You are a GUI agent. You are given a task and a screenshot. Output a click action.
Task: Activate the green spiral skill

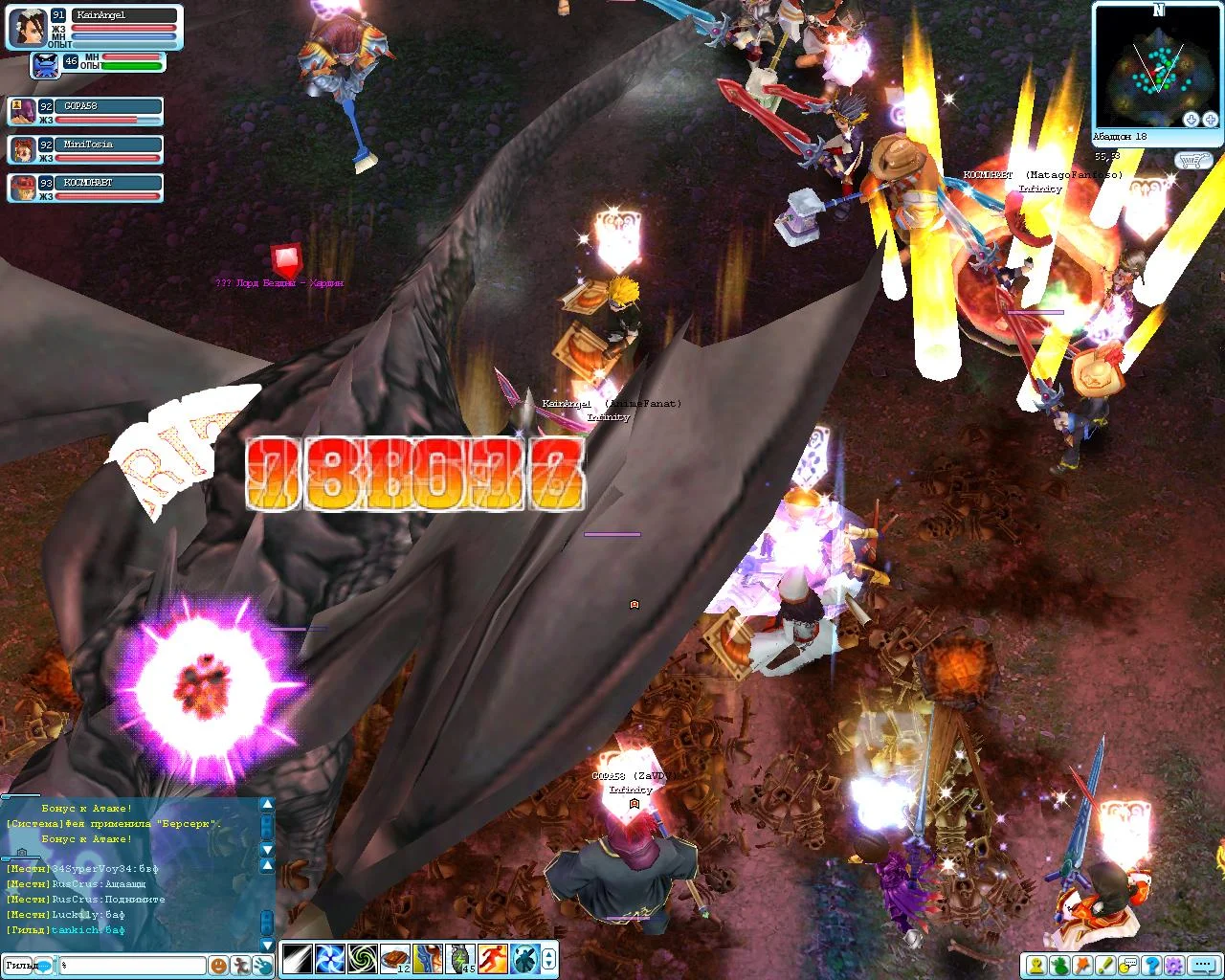[362, 958]
